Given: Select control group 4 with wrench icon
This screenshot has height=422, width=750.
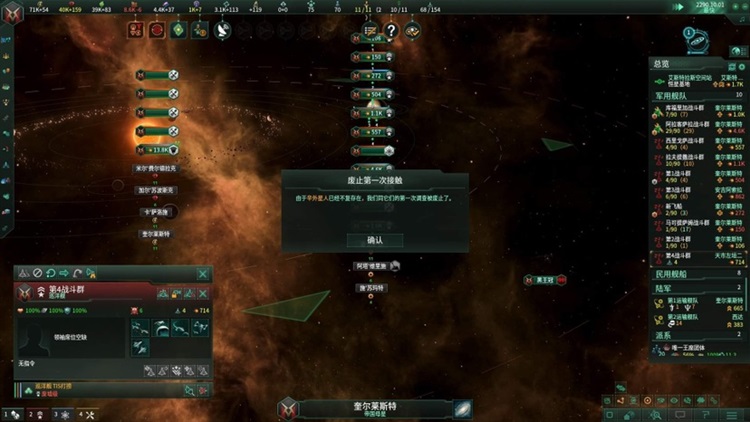Looking at the screenshot, I should 87,413.
